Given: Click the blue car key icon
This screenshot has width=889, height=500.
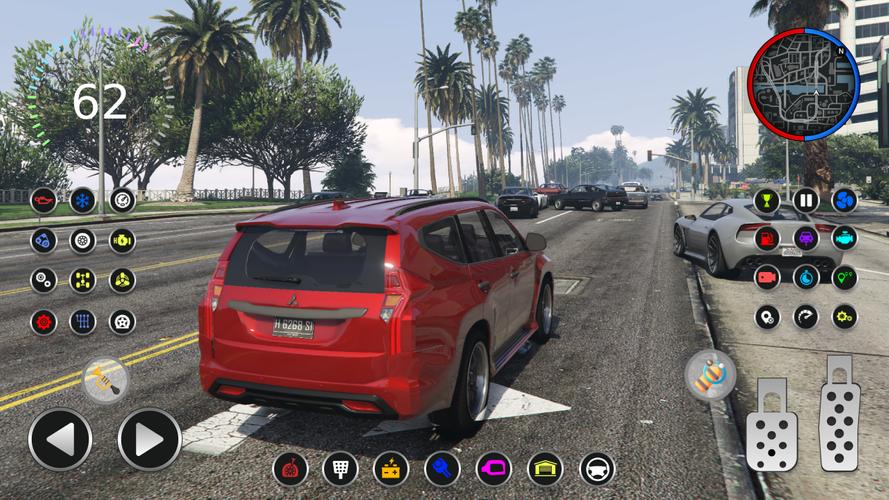Looking at the screenshot, I should (x=442, y=468).
